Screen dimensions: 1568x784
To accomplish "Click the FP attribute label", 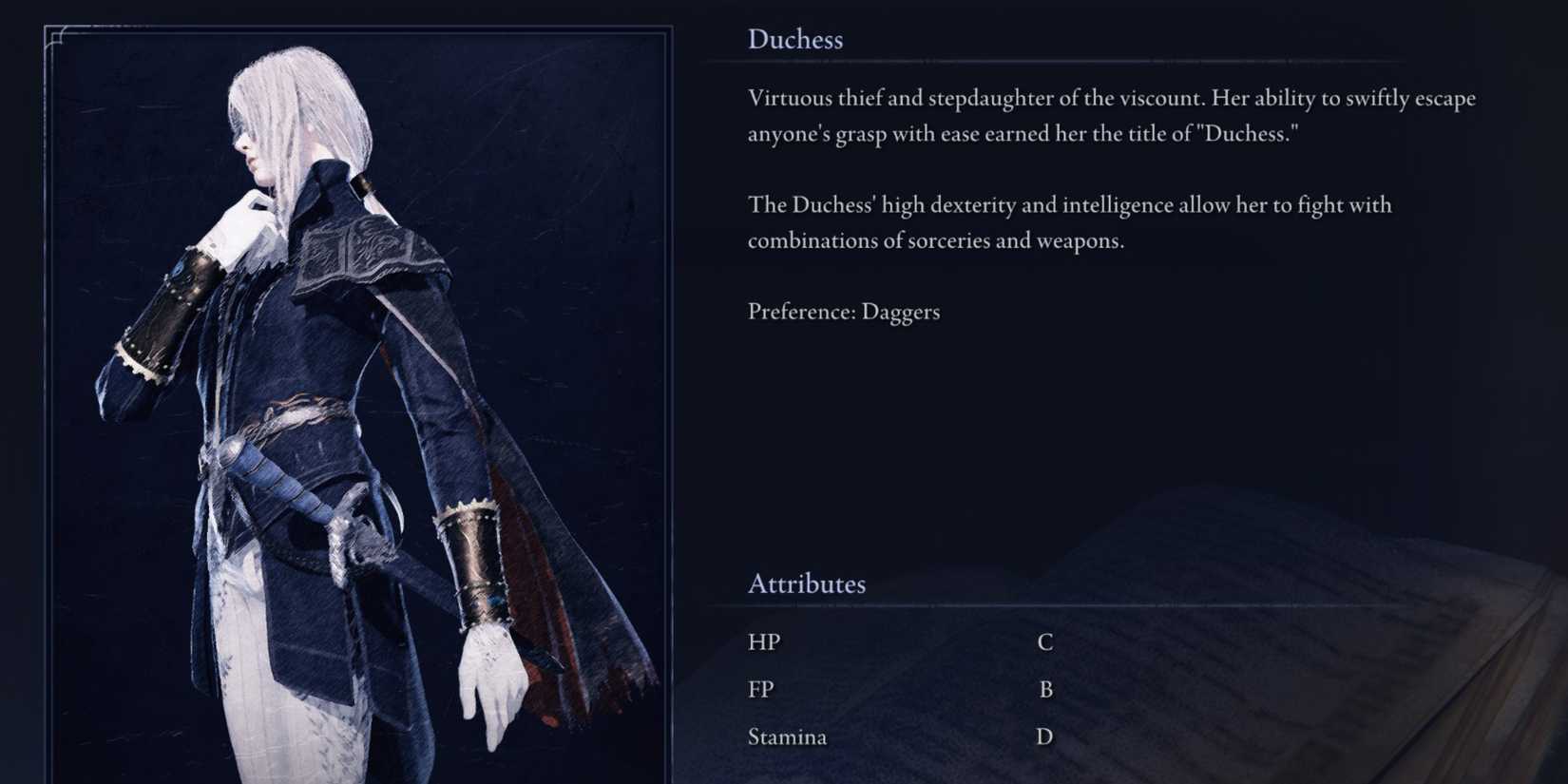I will [761, 688].
